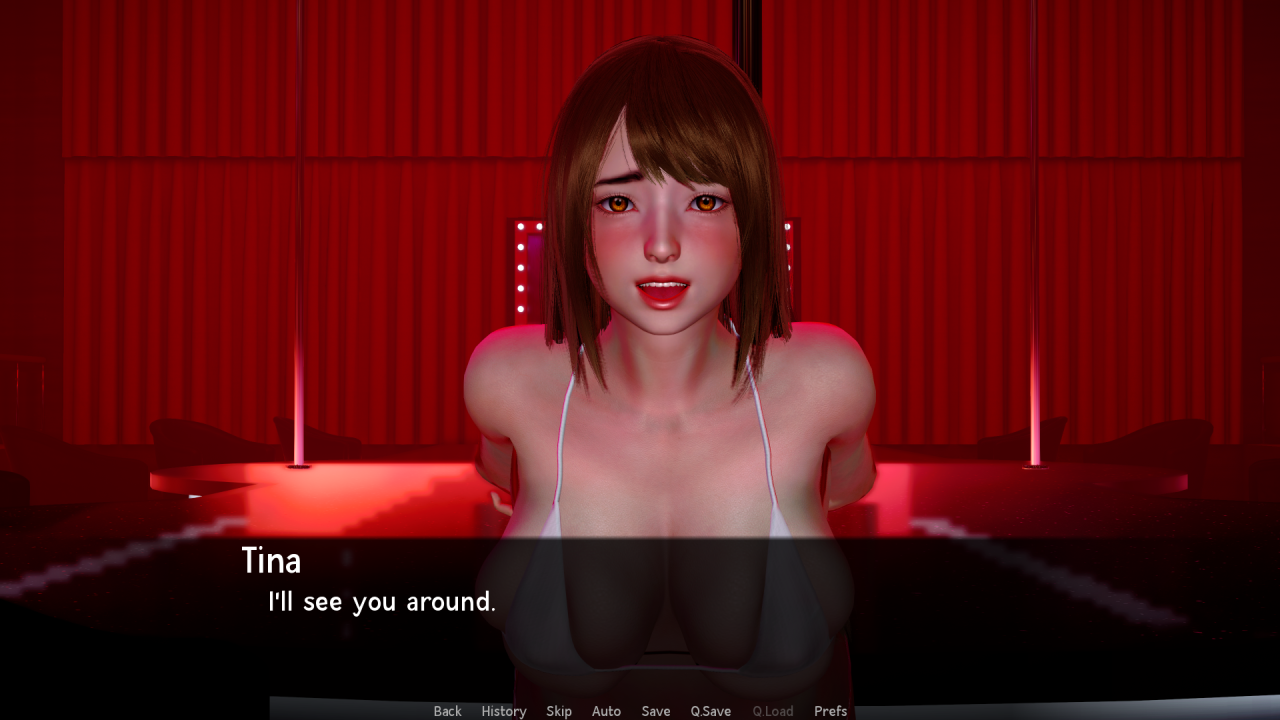The width and height of the screenshot is (1280, 720).
Task: Open the Save menu
Action: click(656, 711)
